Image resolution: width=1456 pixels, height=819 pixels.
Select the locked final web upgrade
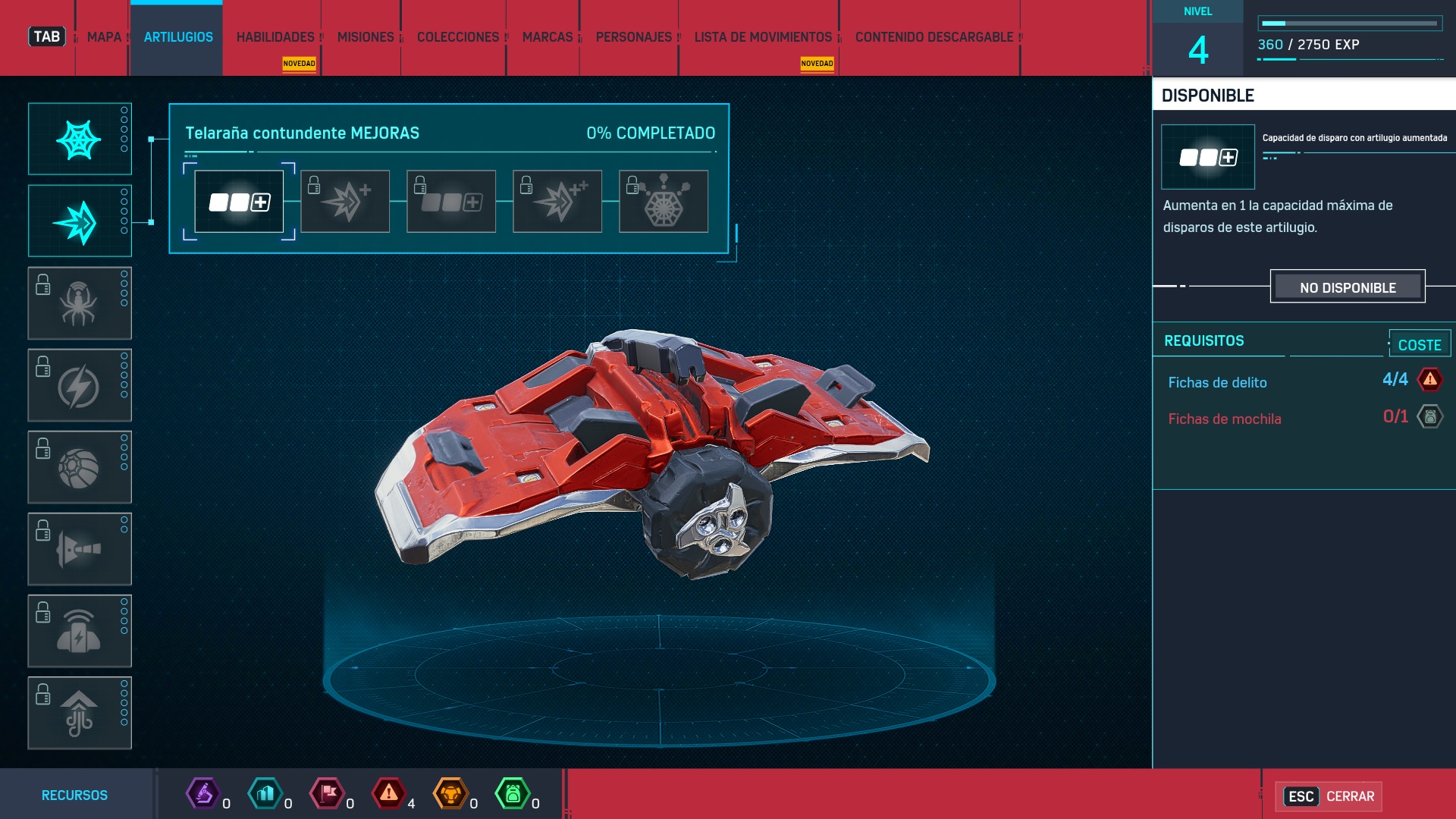[664, 202]
